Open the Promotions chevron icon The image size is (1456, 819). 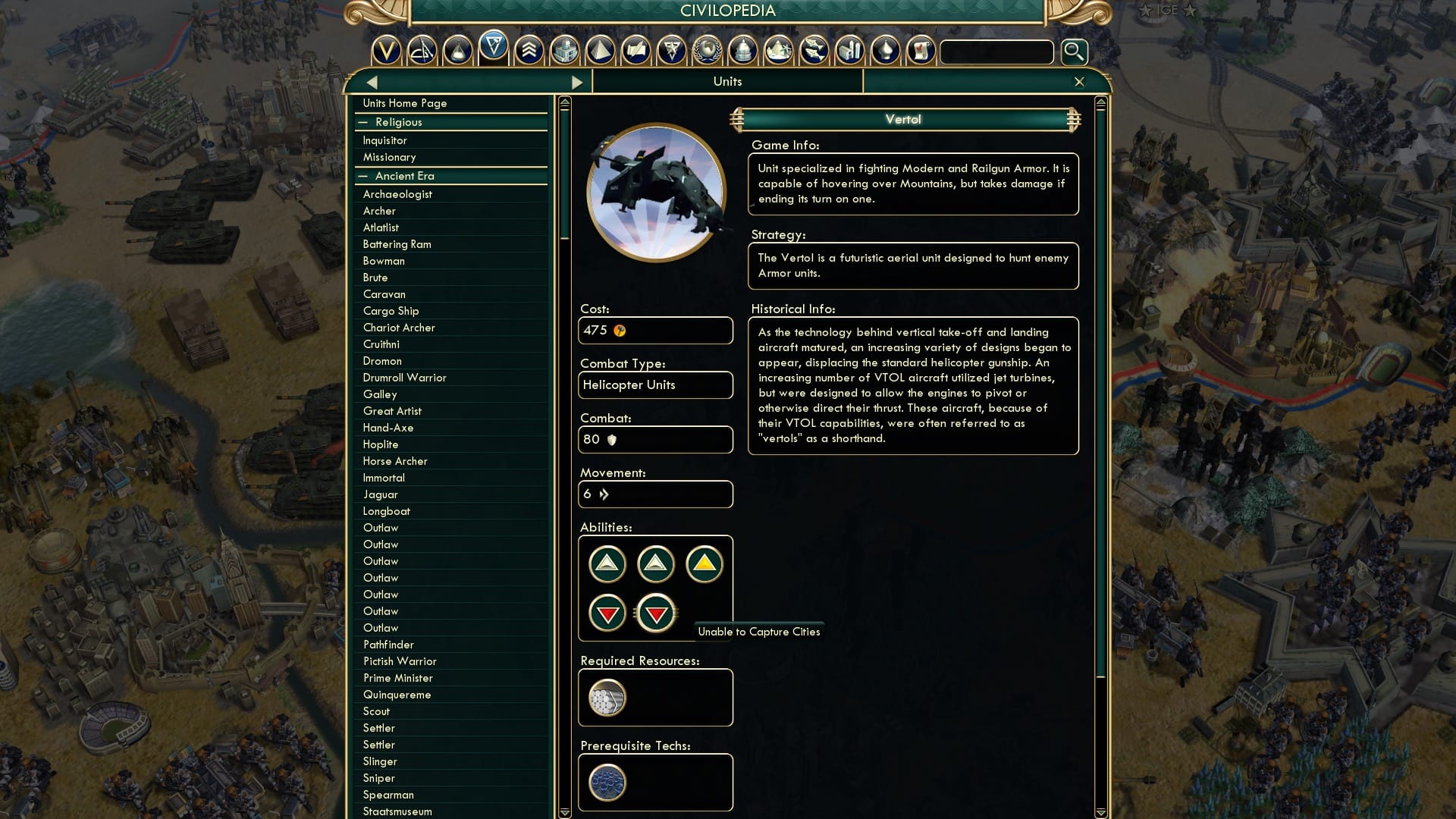[x=529, y=51]
